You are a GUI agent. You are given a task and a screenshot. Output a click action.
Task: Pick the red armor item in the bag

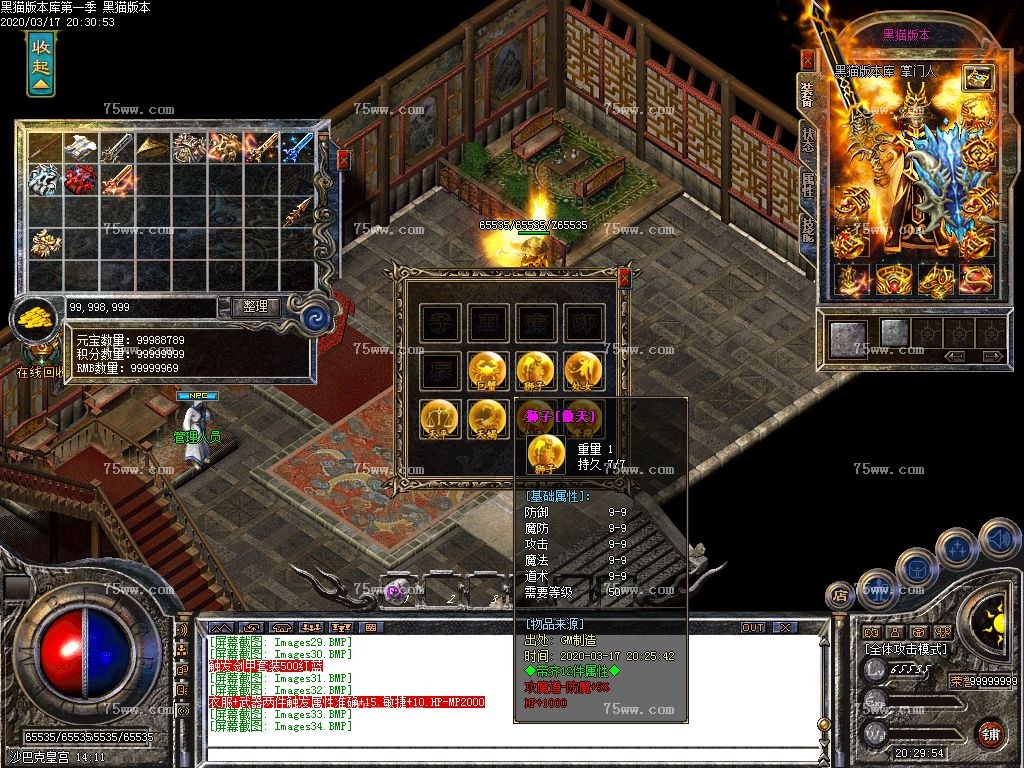point(81,180)
